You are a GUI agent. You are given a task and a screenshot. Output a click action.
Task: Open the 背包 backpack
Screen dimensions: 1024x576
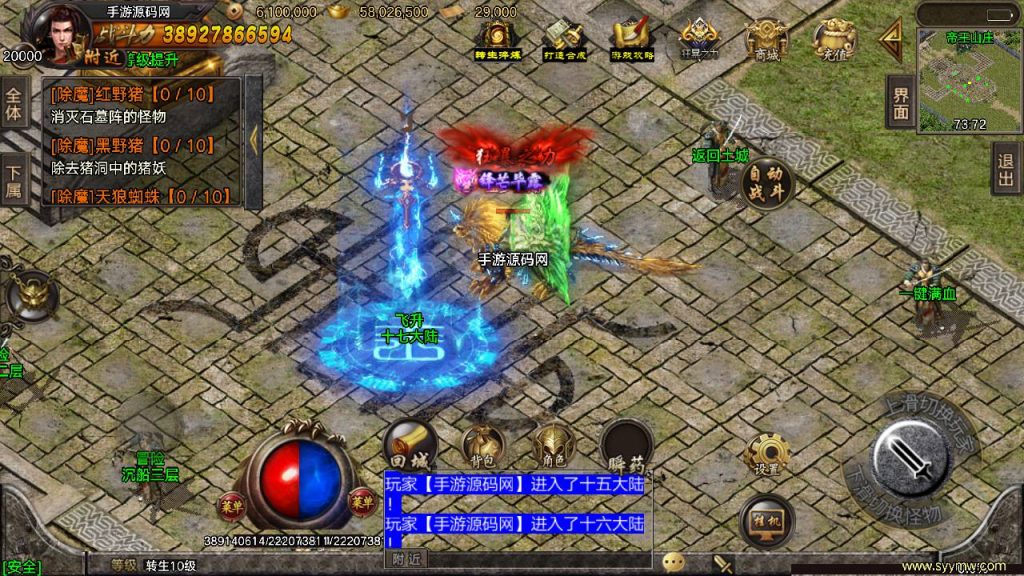click(x=482, y=446)
